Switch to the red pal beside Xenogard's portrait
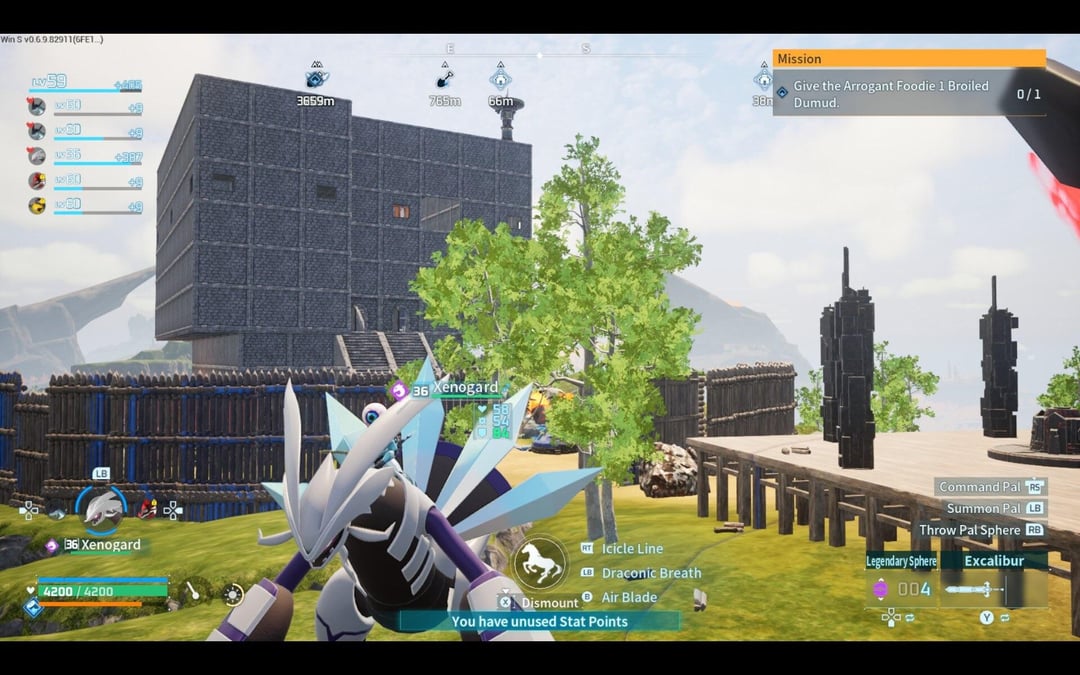The height and width of the screenshot is (675, 1080). [148, 509]
